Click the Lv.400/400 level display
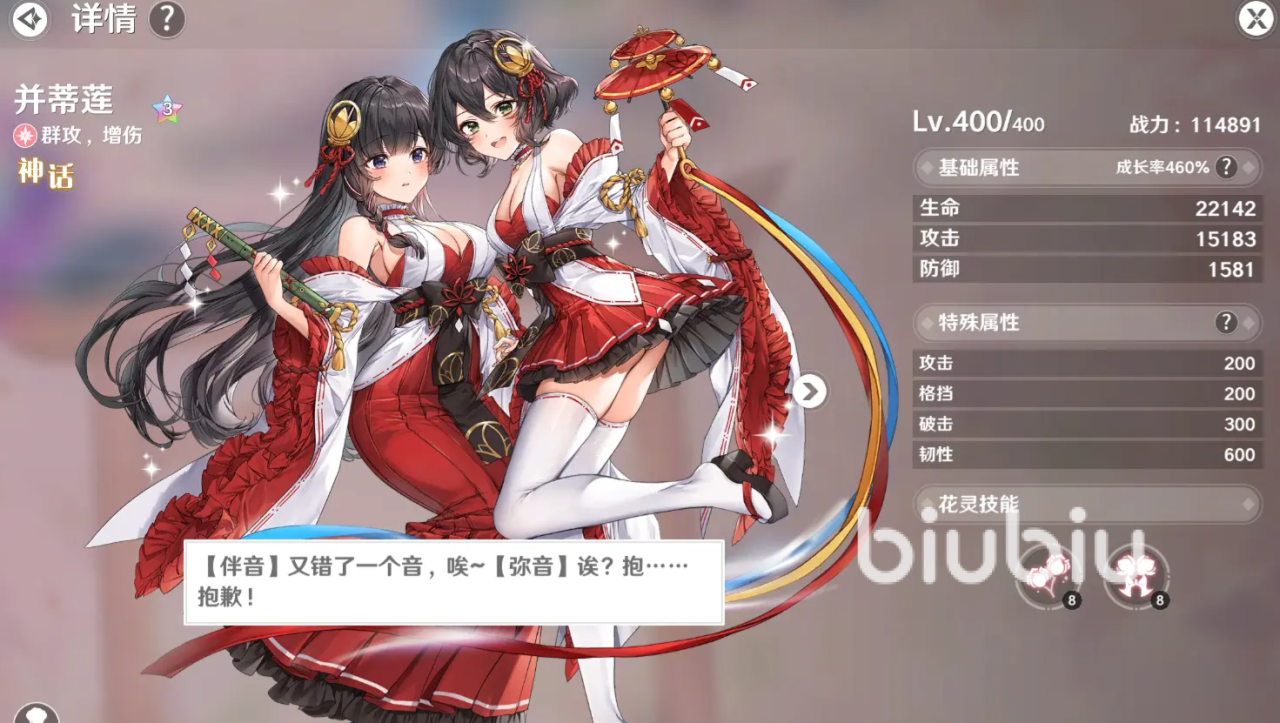1280x723 pixels. [976, 123]
